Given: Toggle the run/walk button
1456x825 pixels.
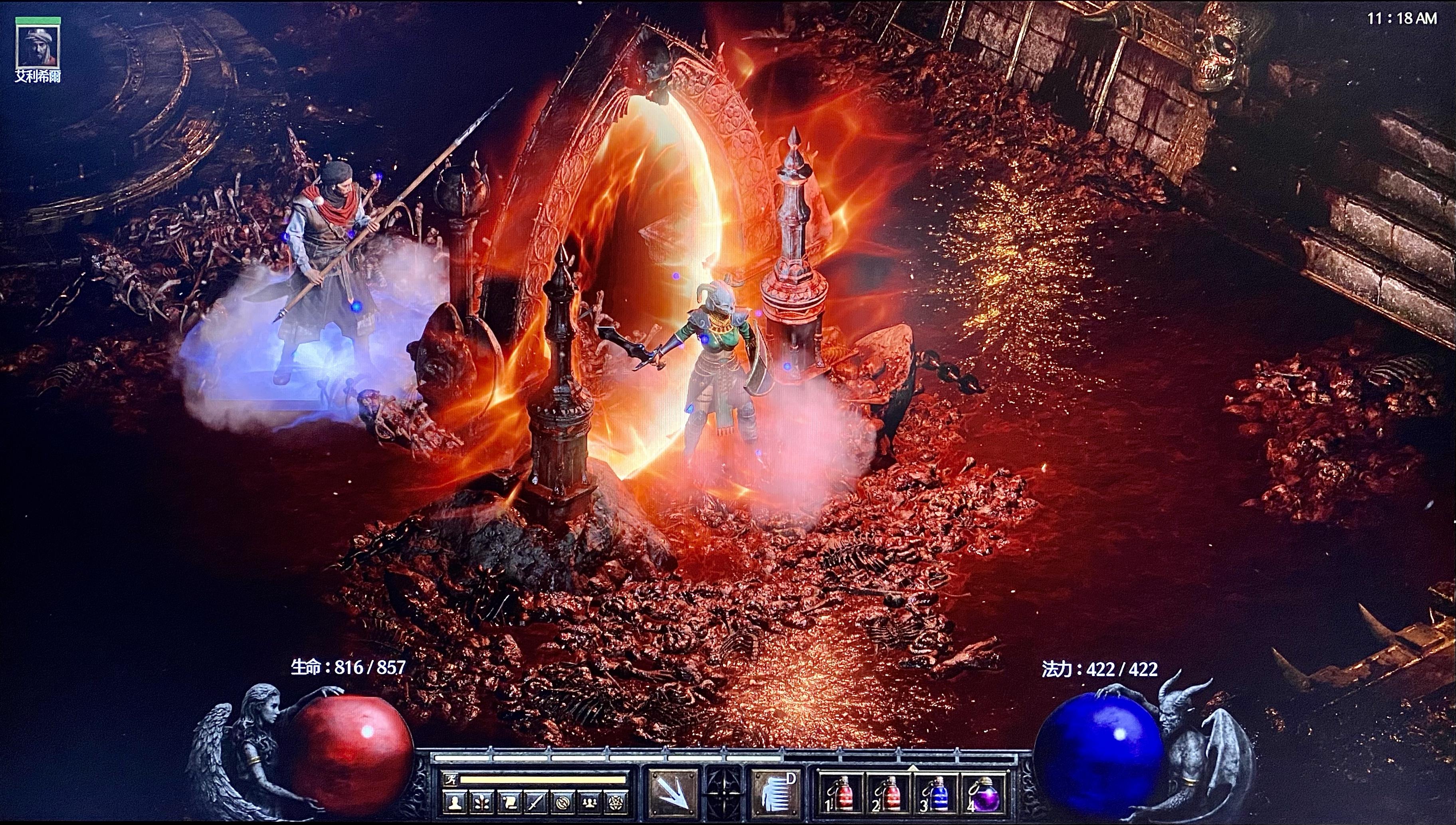Looking at the screenshot, I should point(450,779).
